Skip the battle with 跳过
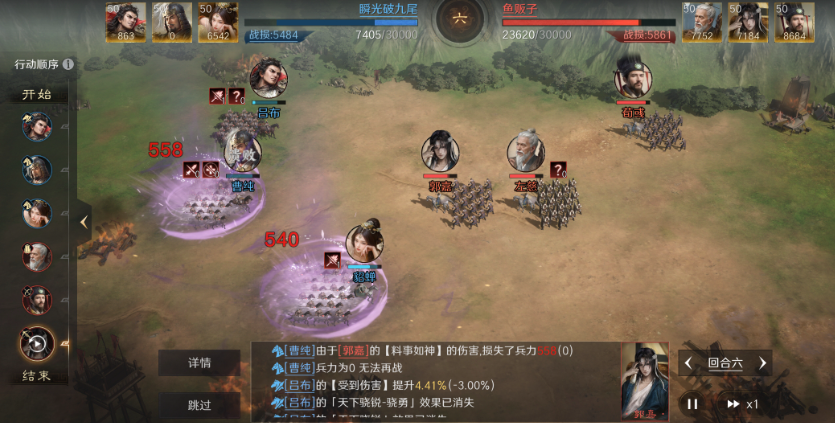The image size is (835, 423). coord(199,405)
